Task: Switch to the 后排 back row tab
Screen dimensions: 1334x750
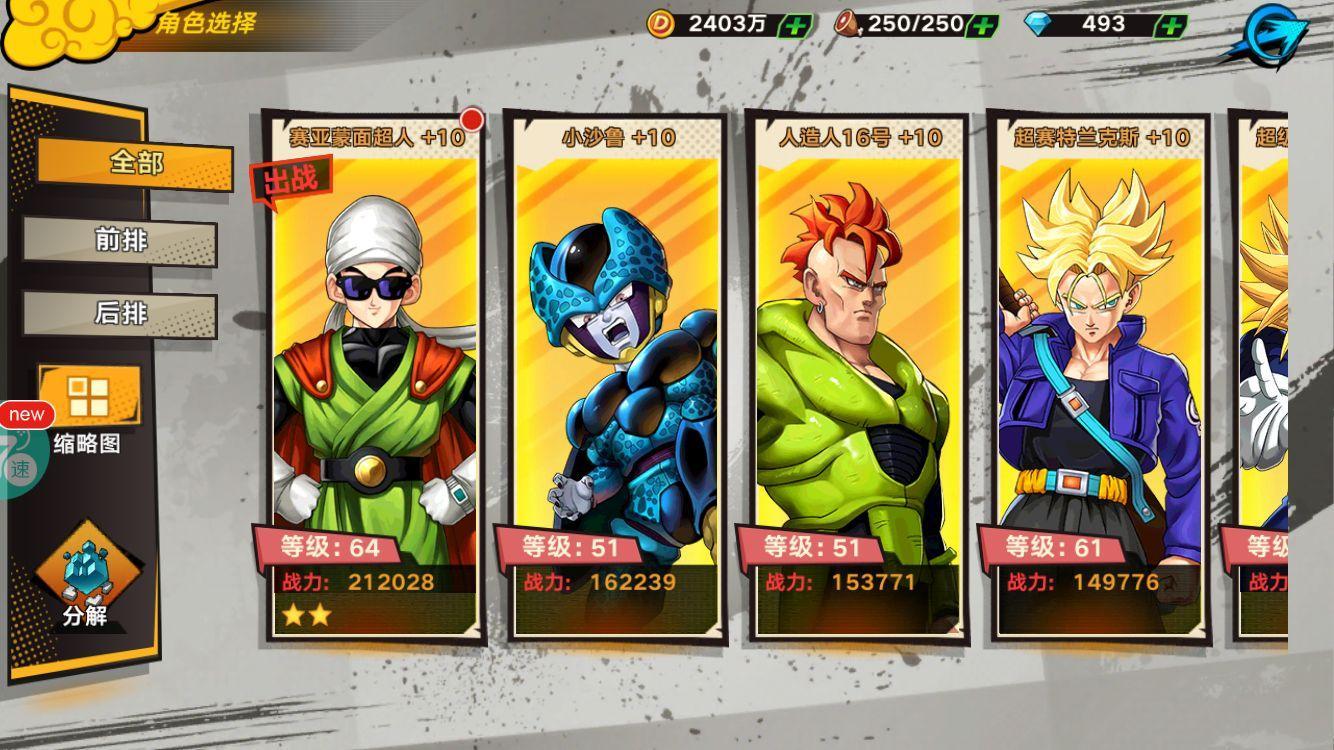Action: pos(120,313)
